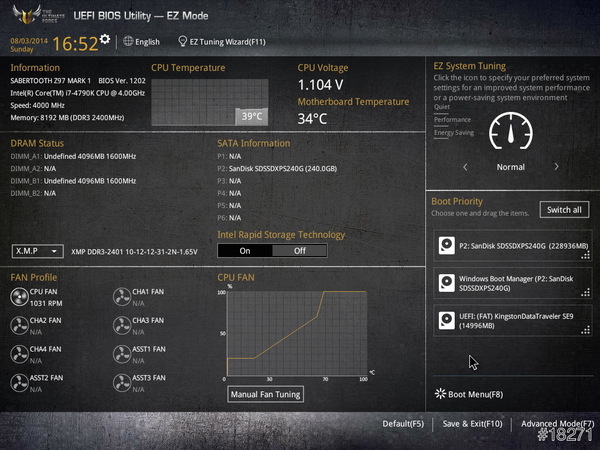
Task: Open the X.M.P profile dropdown
Action: click(x=38, y=251)
